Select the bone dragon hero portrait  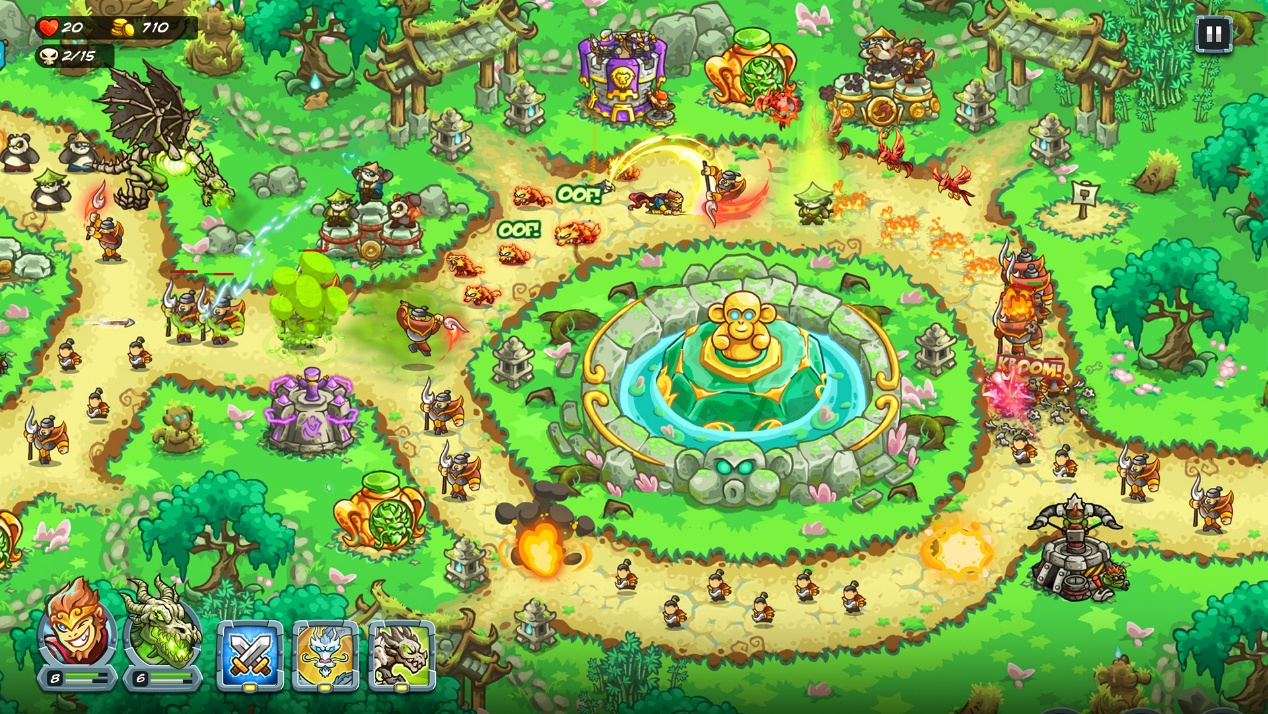[x=162, y=627]
